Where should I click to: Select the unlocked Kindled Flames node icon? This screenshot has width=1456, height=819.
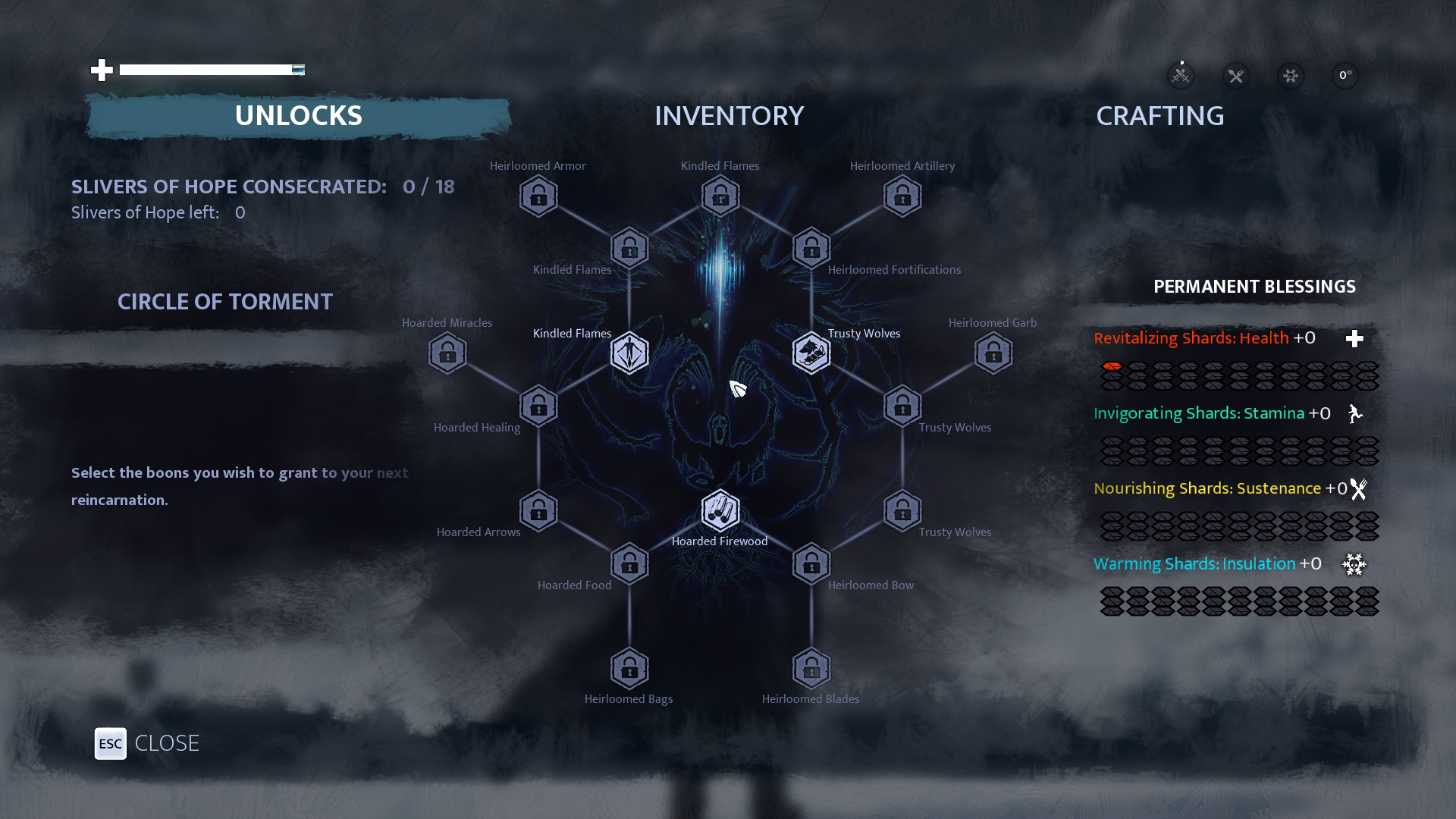629,352
